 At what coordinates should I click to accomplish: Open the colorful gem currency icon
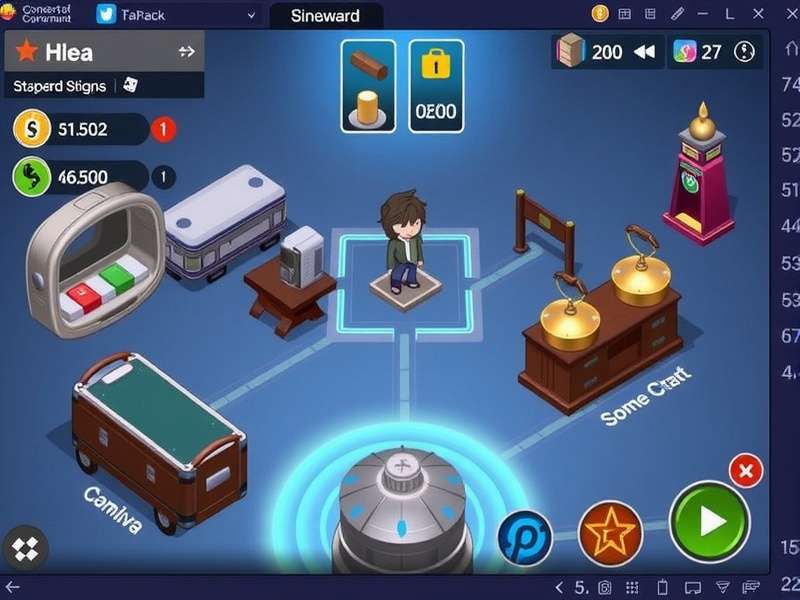[685, 52]
